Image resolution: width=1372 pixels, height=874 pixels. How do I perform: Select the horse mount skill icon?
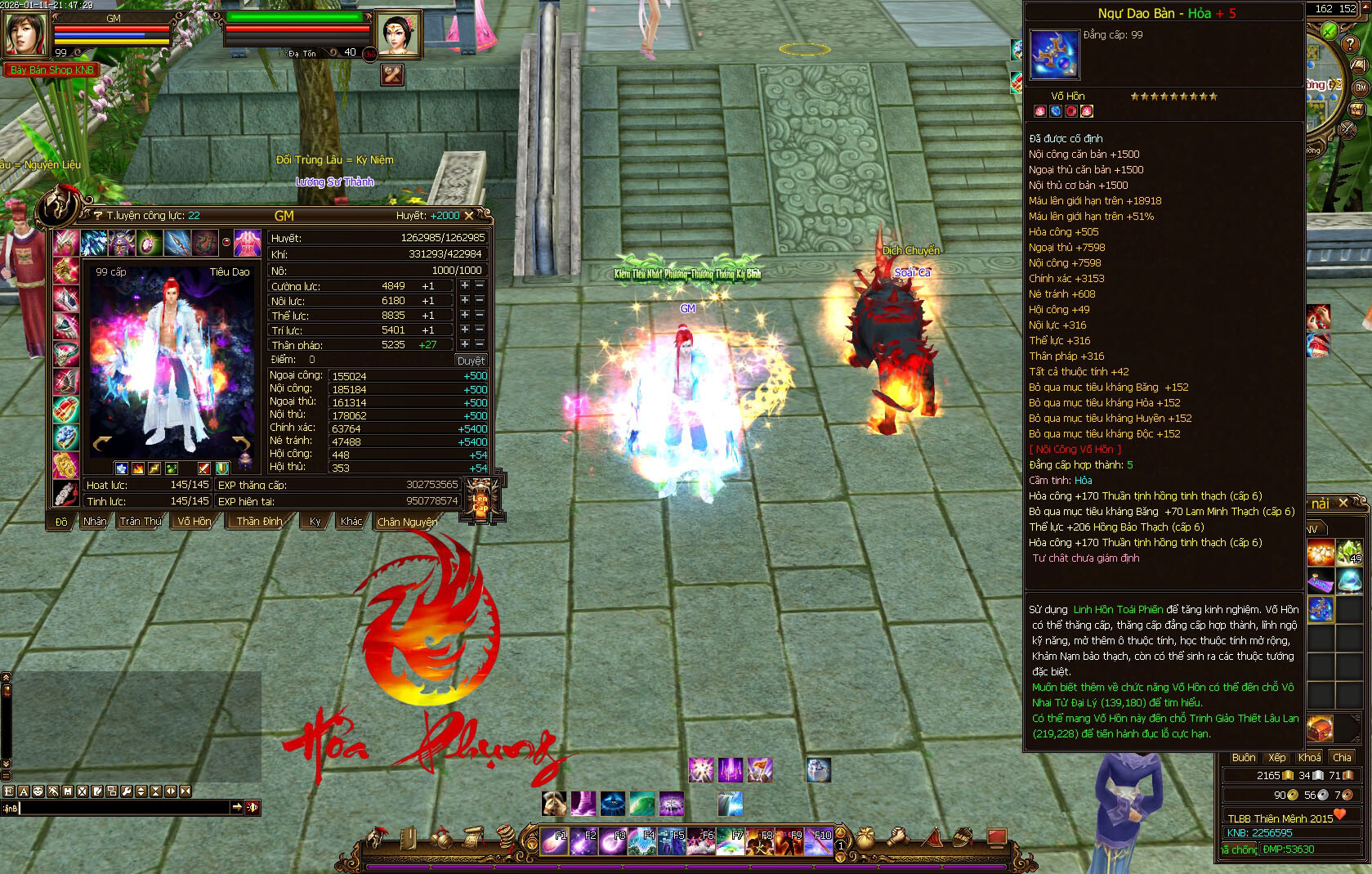pos(554,804)
